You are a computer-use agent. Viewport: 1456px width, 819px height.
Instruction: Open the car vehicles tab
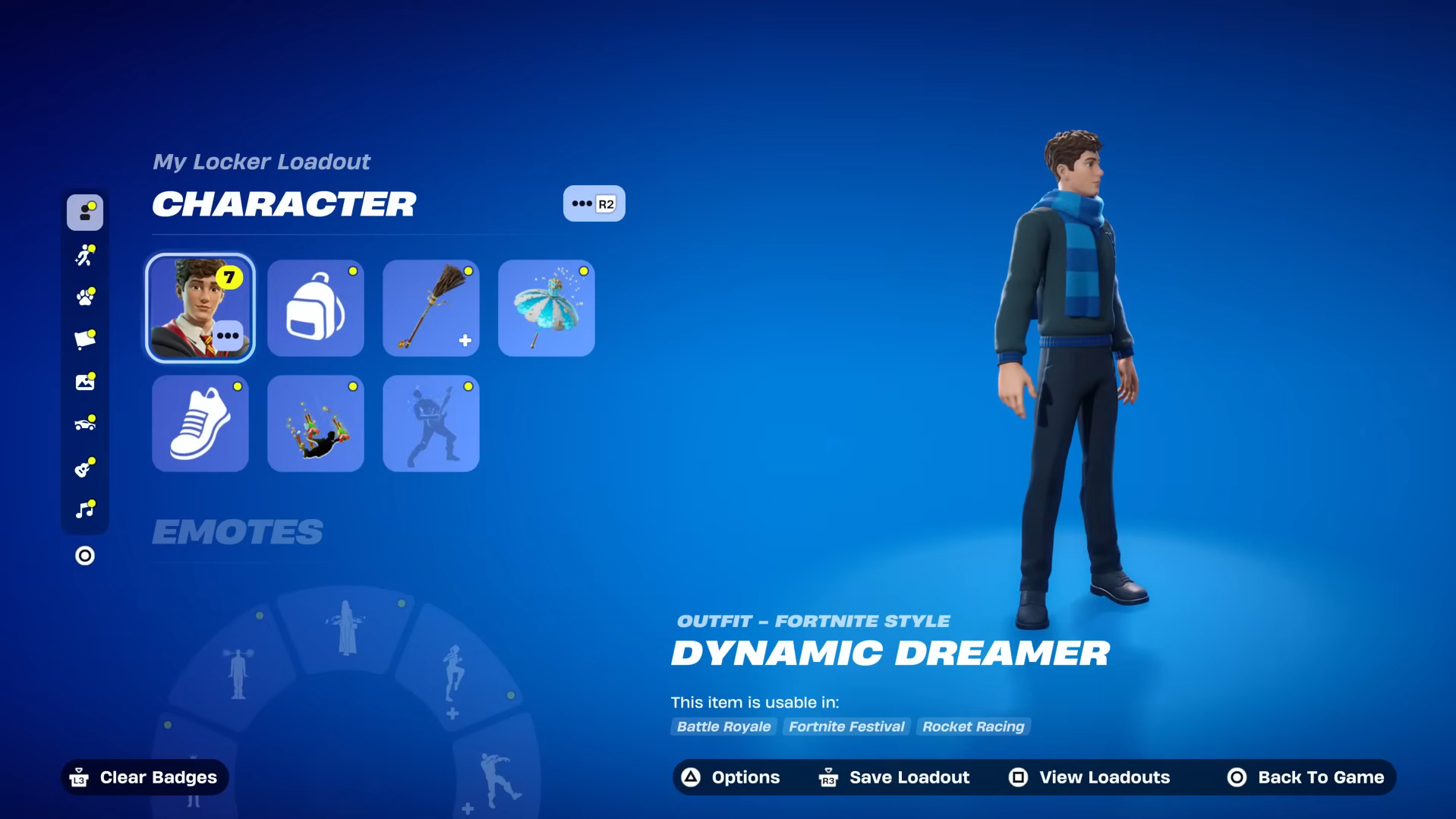(85, 424)
